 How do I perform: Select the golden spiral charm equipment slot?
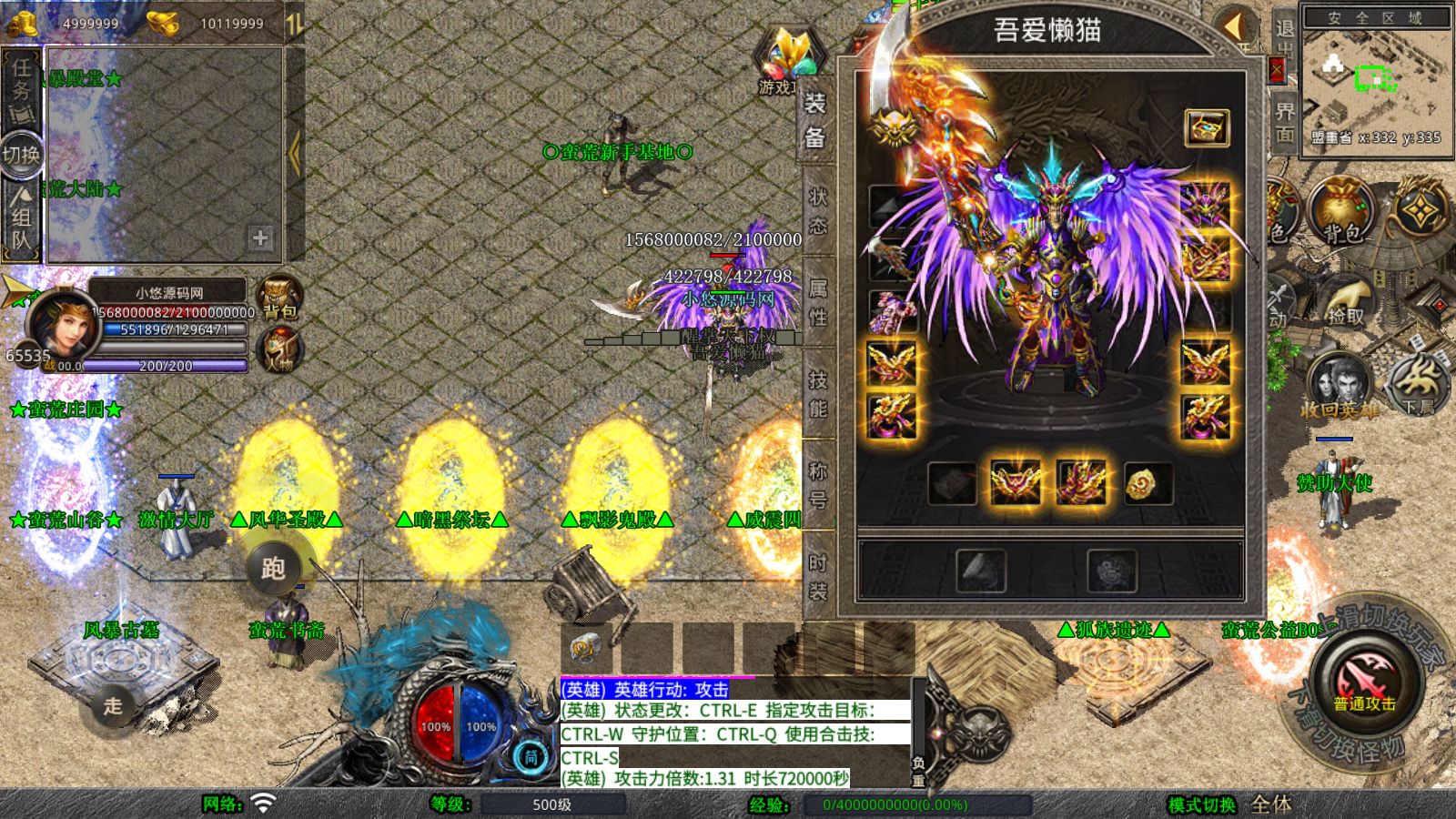(x=1147, y=483)
